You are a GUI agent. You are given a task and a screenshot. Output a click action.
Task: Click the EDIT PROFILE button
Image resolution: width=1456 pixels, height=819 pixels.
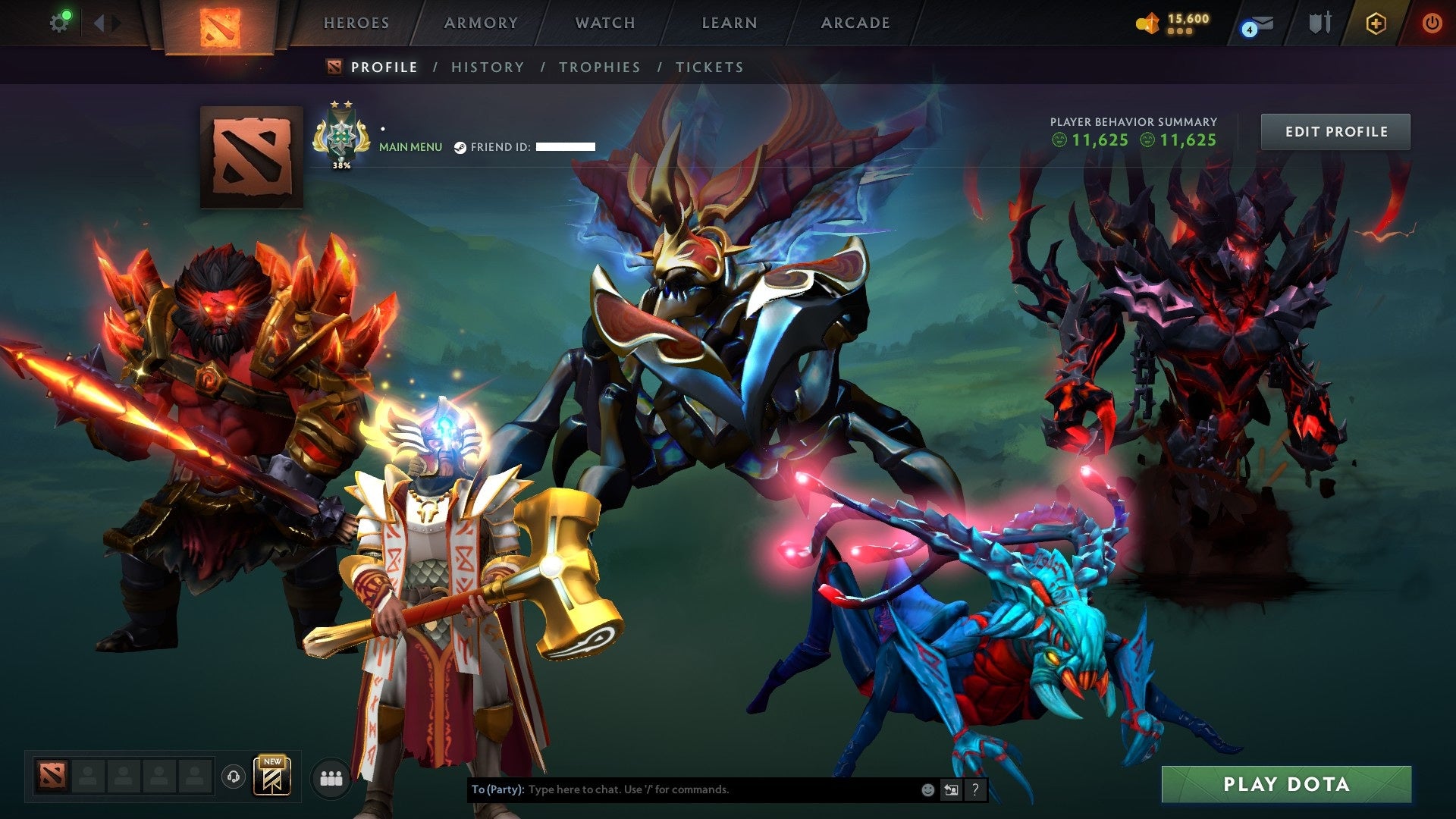click(x=1336, y=130)
